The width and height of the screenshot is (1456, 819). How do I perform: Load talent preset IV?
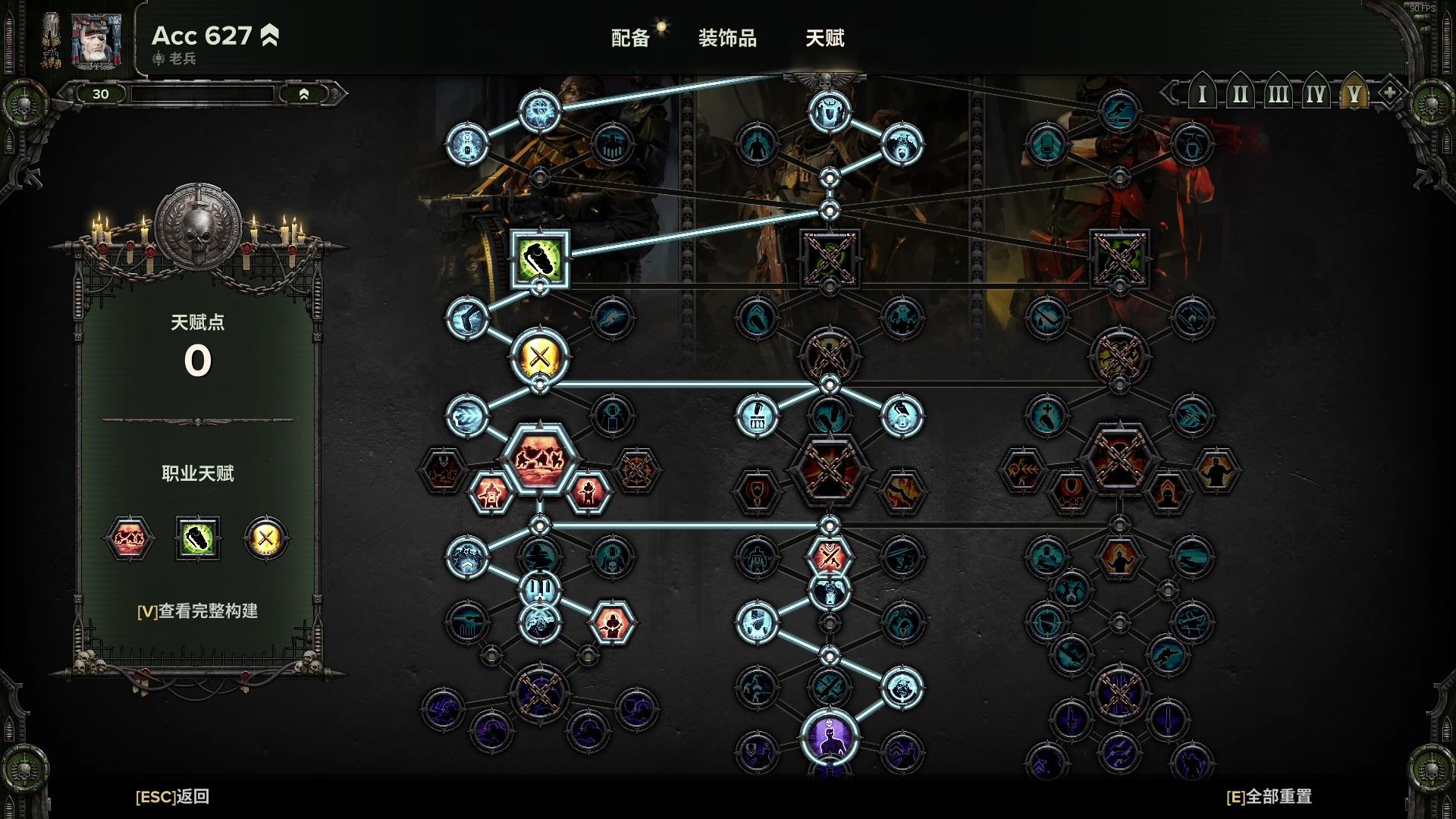click(1316, 94)
